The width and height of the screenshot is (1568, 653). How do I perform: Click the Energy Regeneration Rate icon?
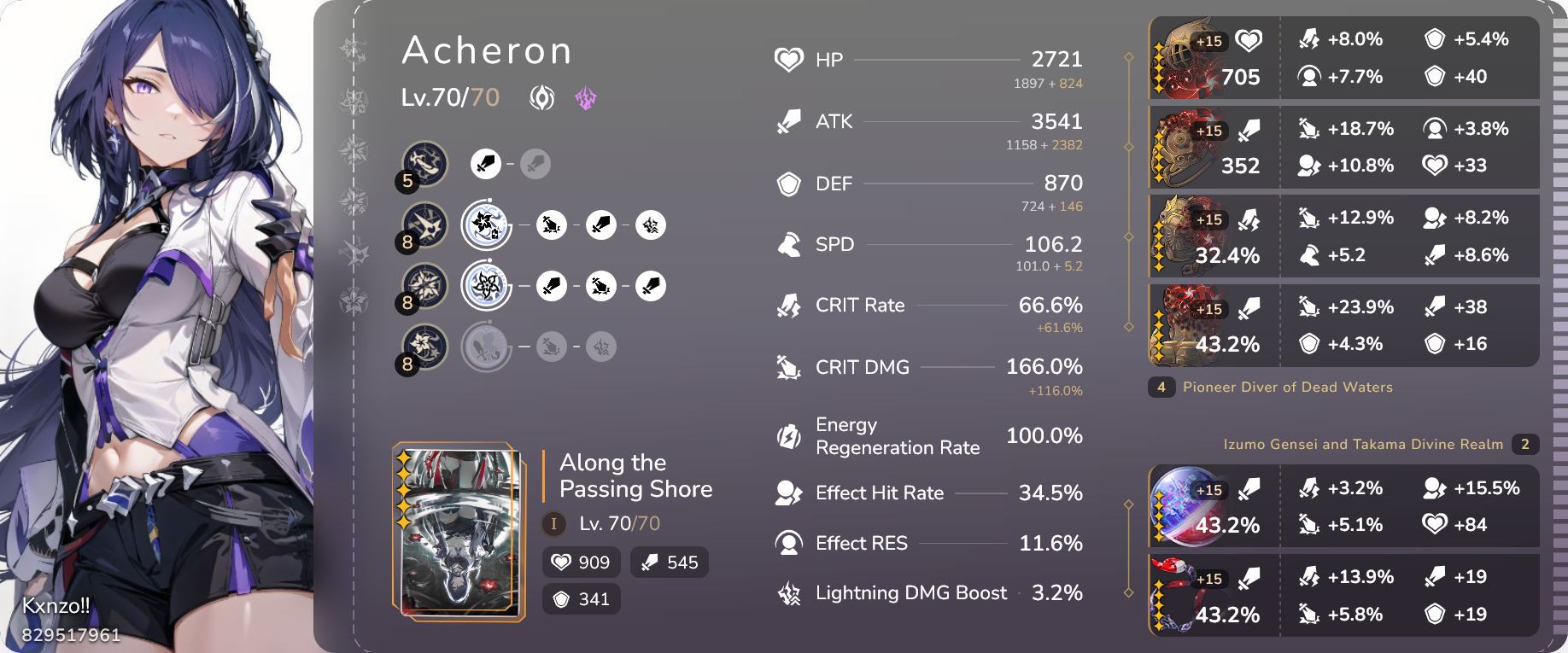pyautogui.click(x=787, y=435)
